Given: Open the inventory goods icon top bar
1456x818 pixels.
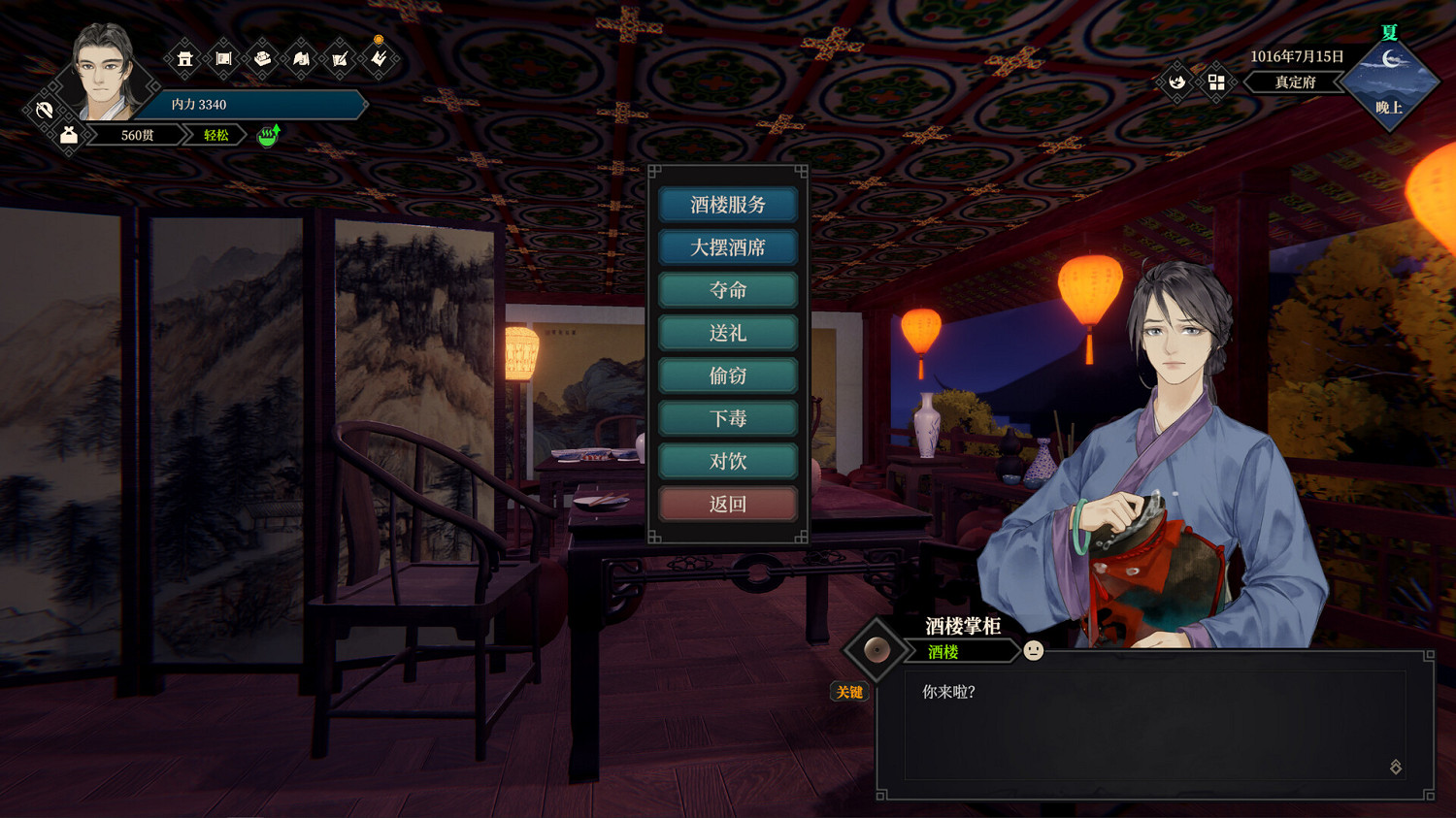Looking at the screenshot, I should (x=262, y=59).
